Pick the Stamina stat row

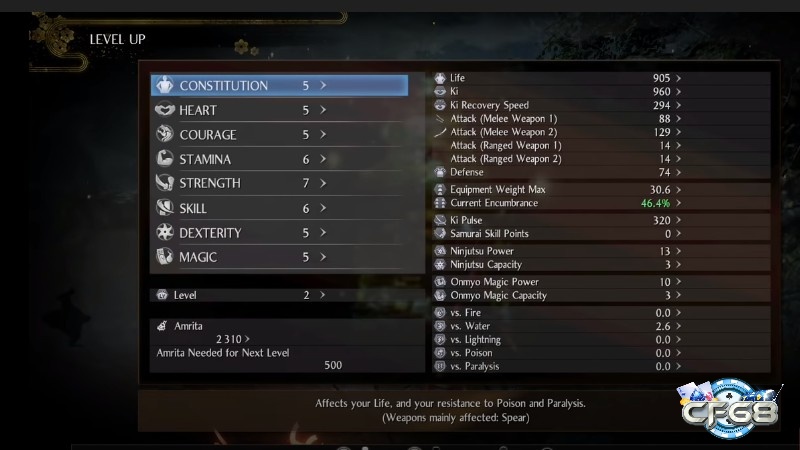(x=279, y=159)
